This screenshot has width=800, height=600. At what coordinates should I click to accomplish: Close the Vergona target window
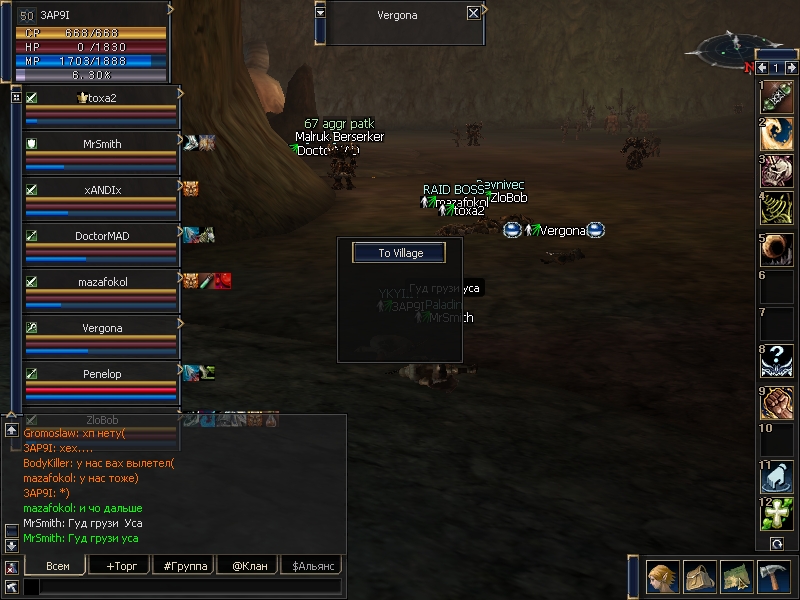(x=473, y=14)
